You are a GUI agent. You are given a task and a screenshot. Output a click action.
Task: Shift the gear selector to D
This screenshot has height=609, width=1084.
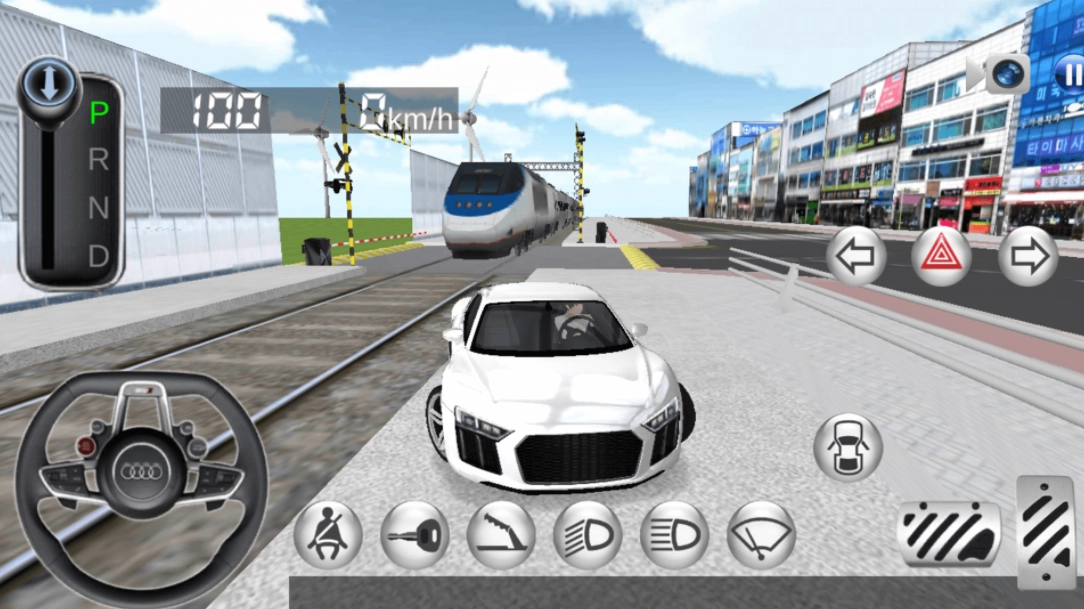(98, 257)
